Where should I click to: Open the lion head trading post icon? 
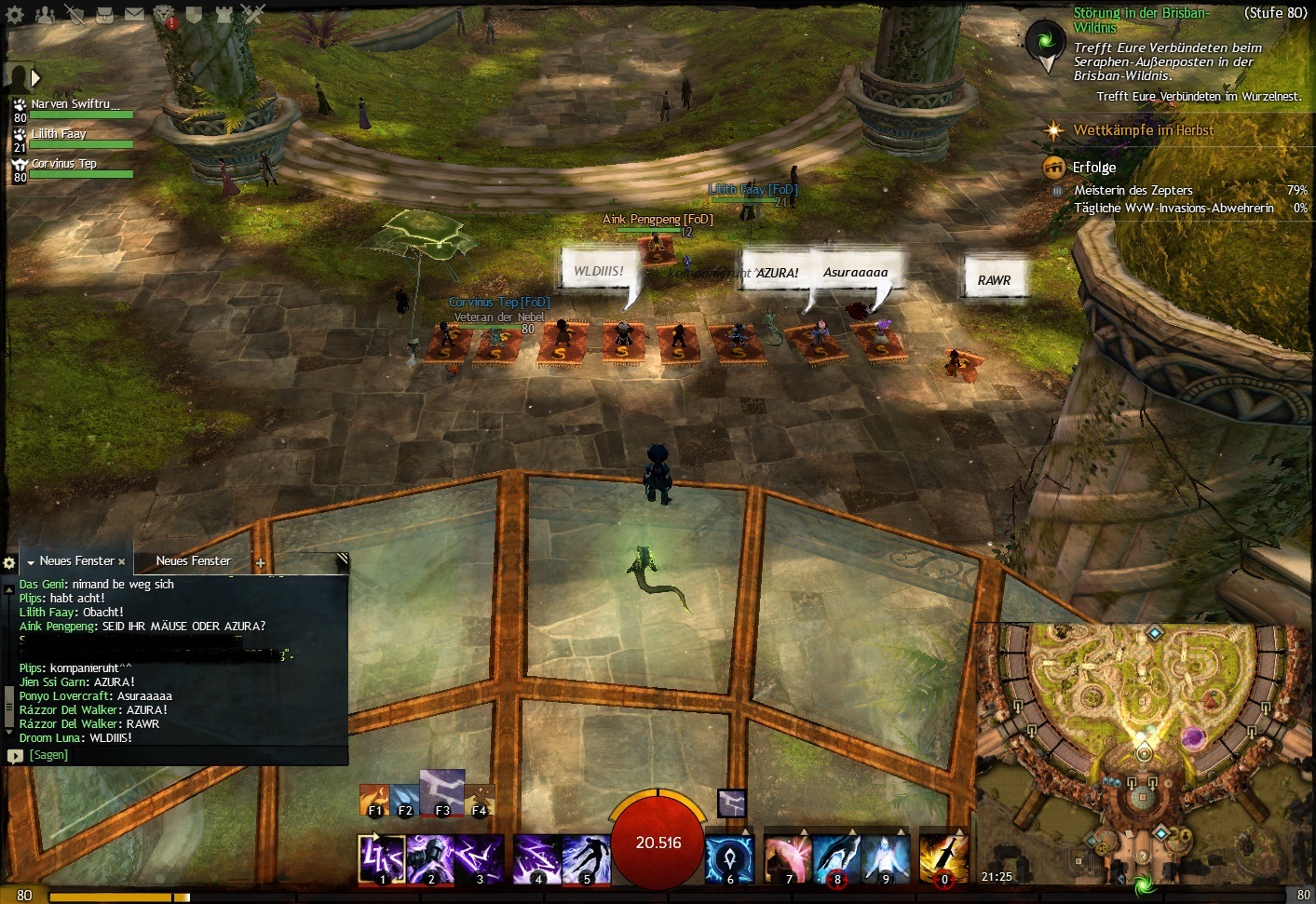[x=164, y=14]
